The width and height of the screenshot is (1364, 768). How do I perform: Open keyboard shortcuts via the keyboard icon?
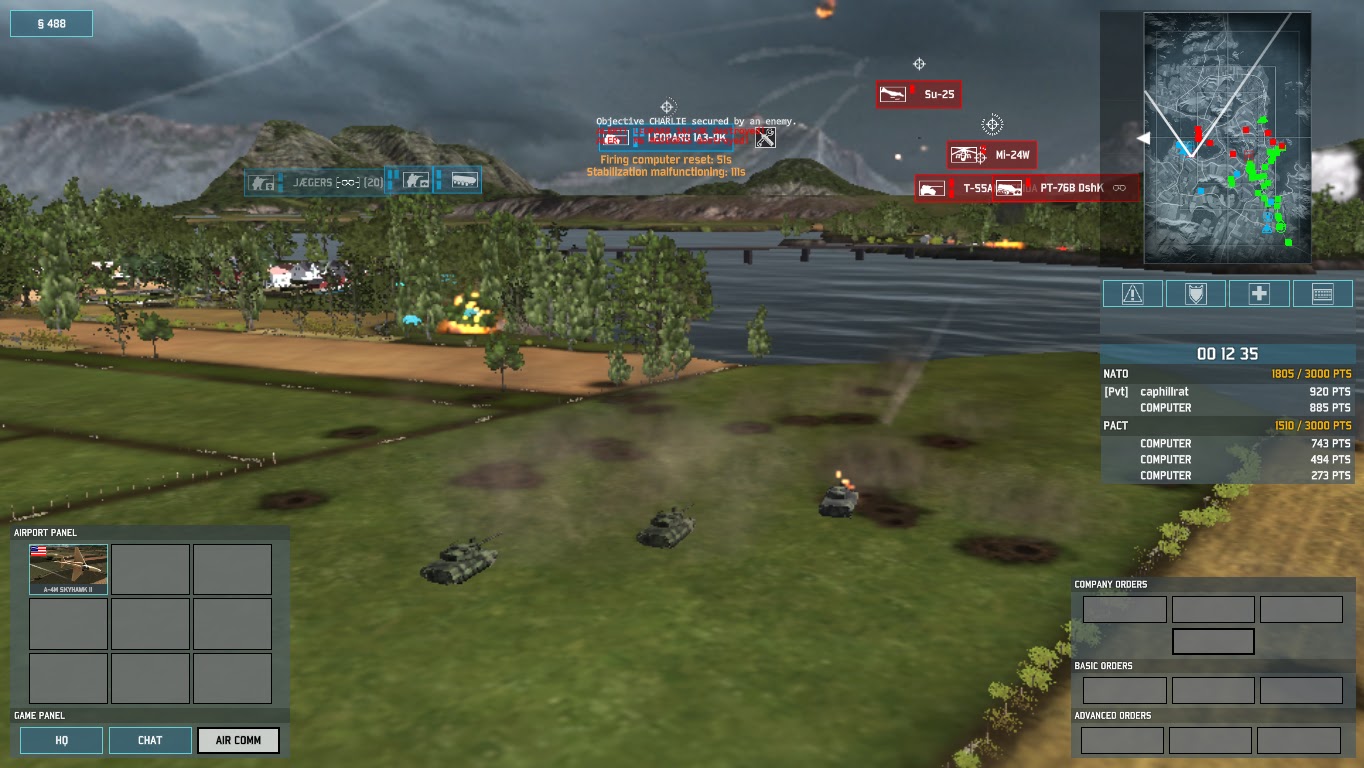pyautogui.click(x=1322, y=293)
